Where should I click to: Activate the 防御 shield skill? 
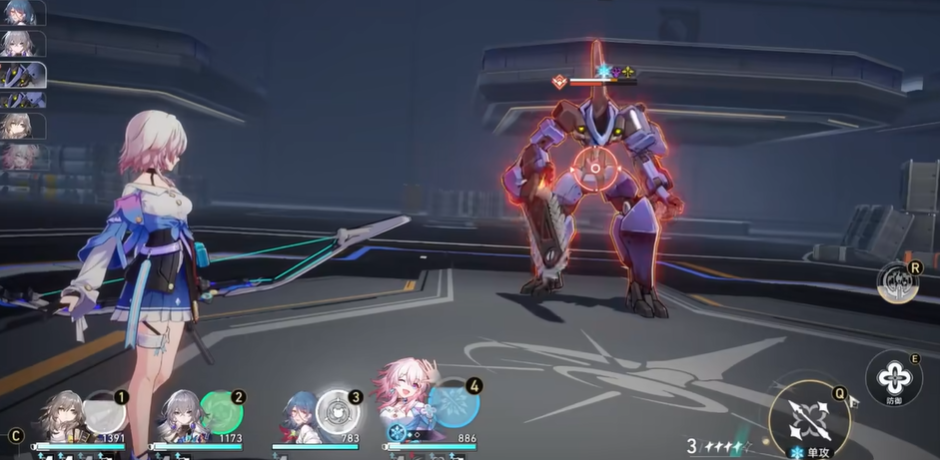pyautogui.click(x=893, y=378)
